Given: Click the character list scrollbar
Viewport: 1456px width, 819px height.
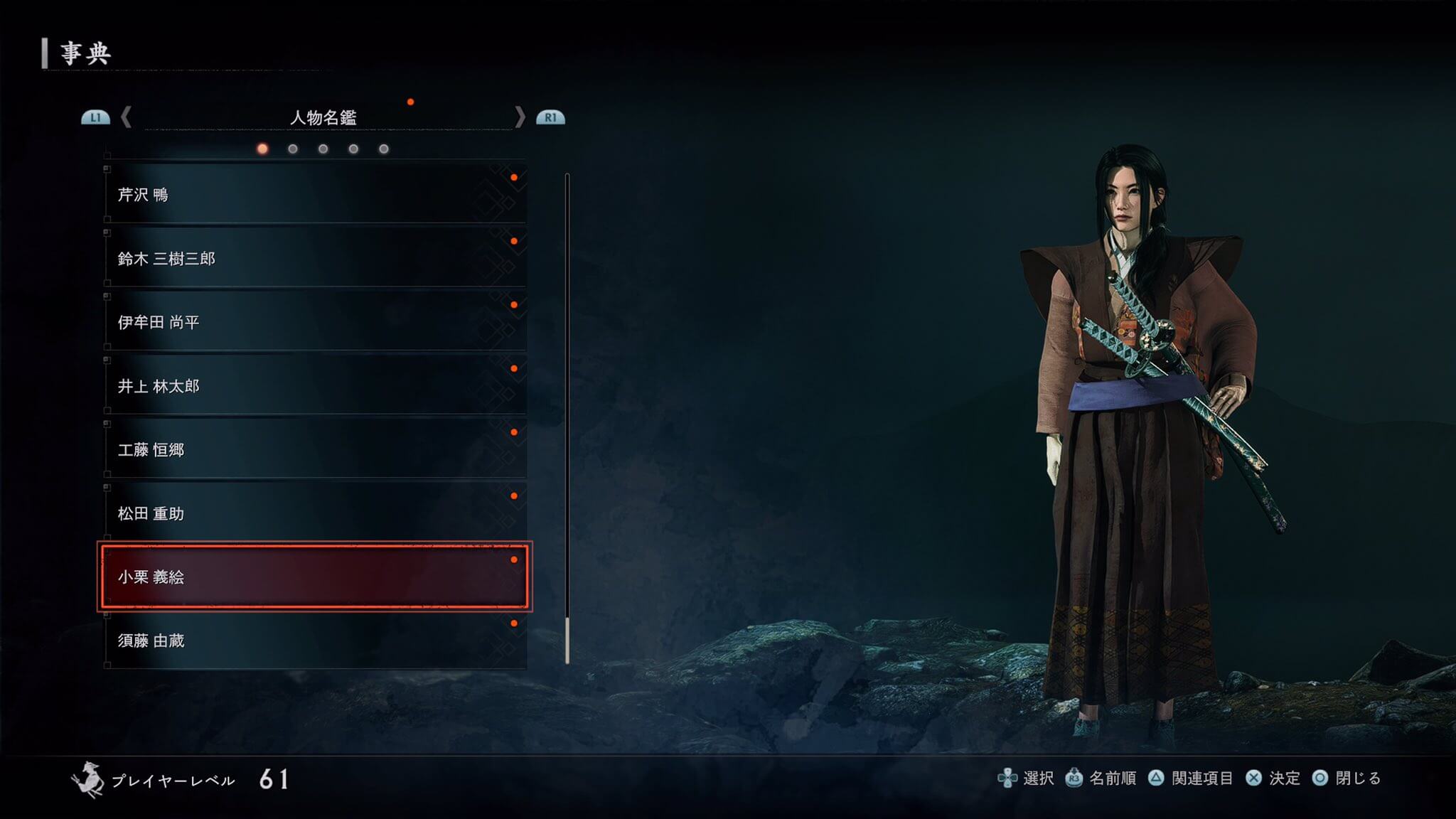Looking at the screenshot, I should coord(567,419).
